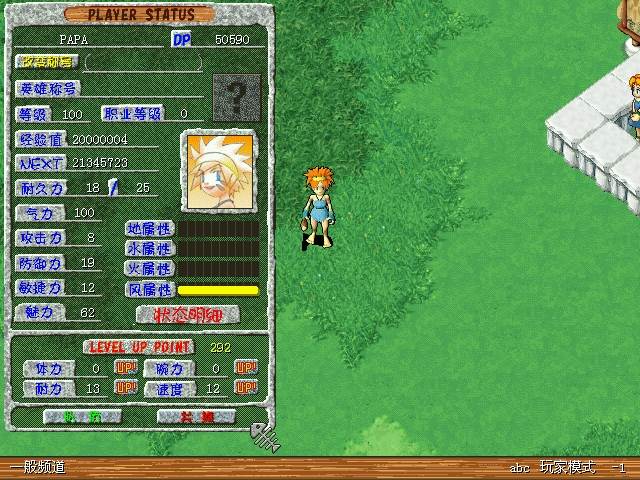Click the title text input field
Screen dimensions: 640x480
pos(144,62)
